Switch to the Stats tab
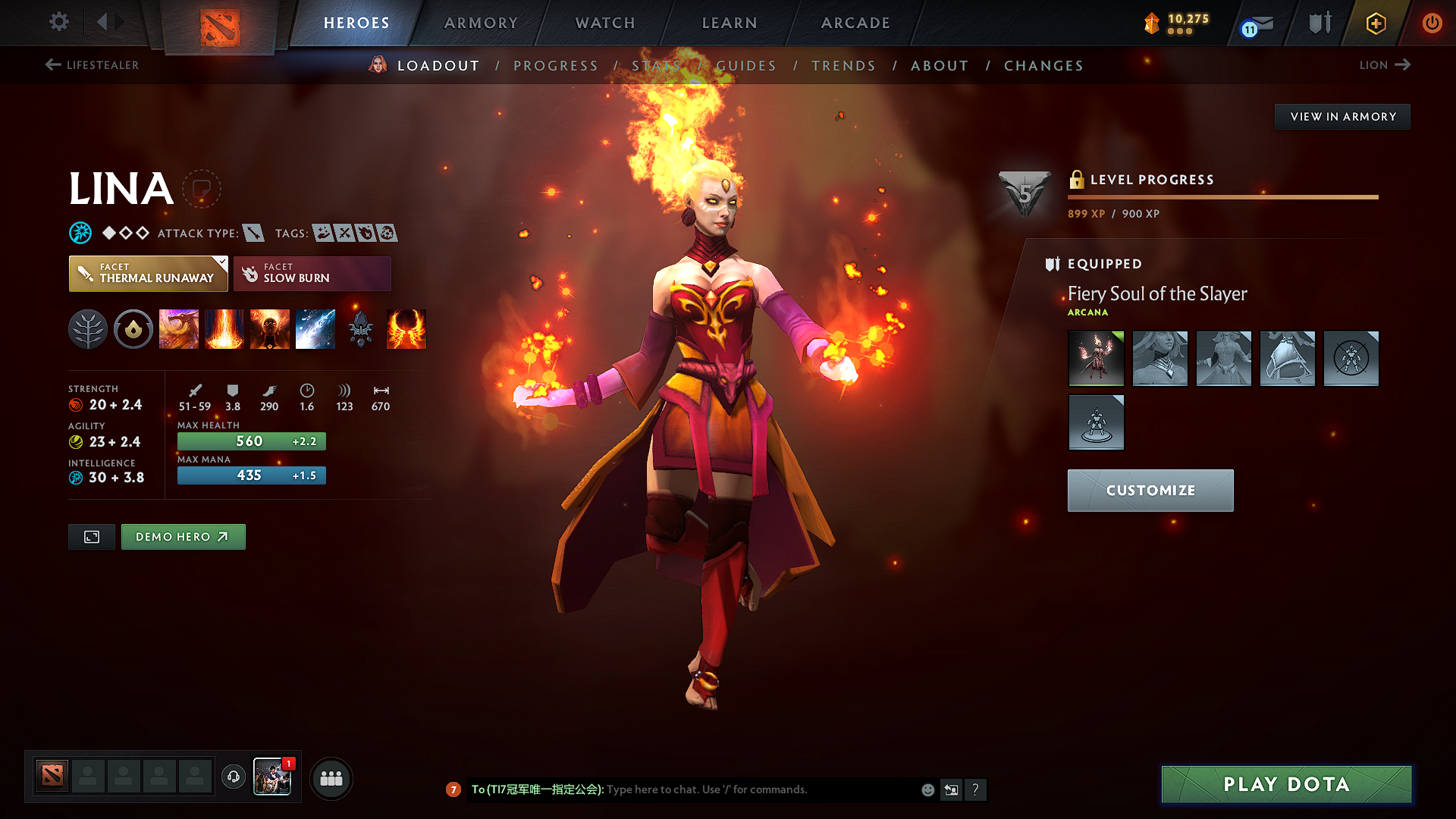This screenshot has height=819, width=1456. click(x=657, y=66)
